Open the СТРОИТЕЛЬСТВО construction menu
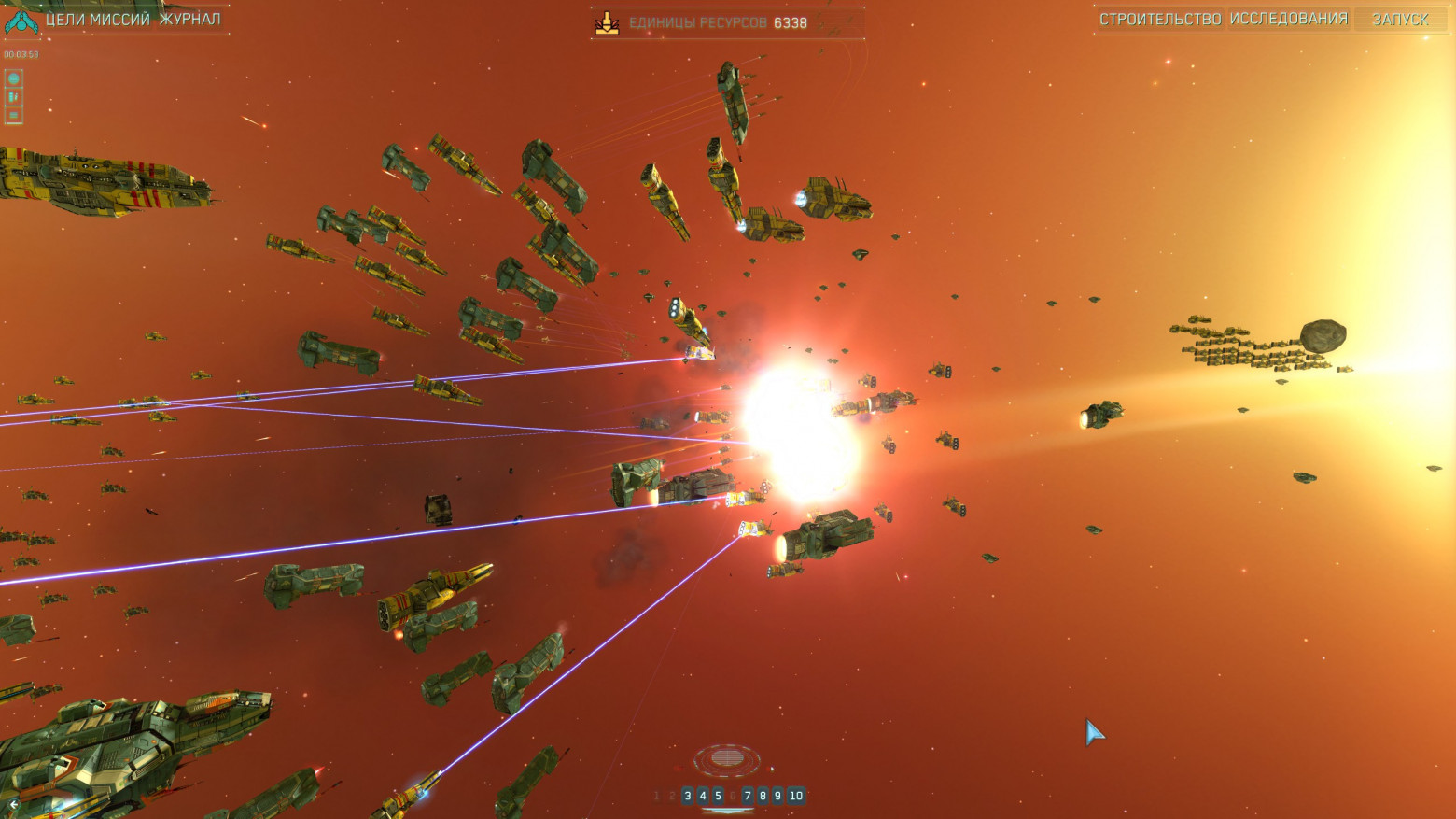1456x819 pixels. coord(1162,17)
